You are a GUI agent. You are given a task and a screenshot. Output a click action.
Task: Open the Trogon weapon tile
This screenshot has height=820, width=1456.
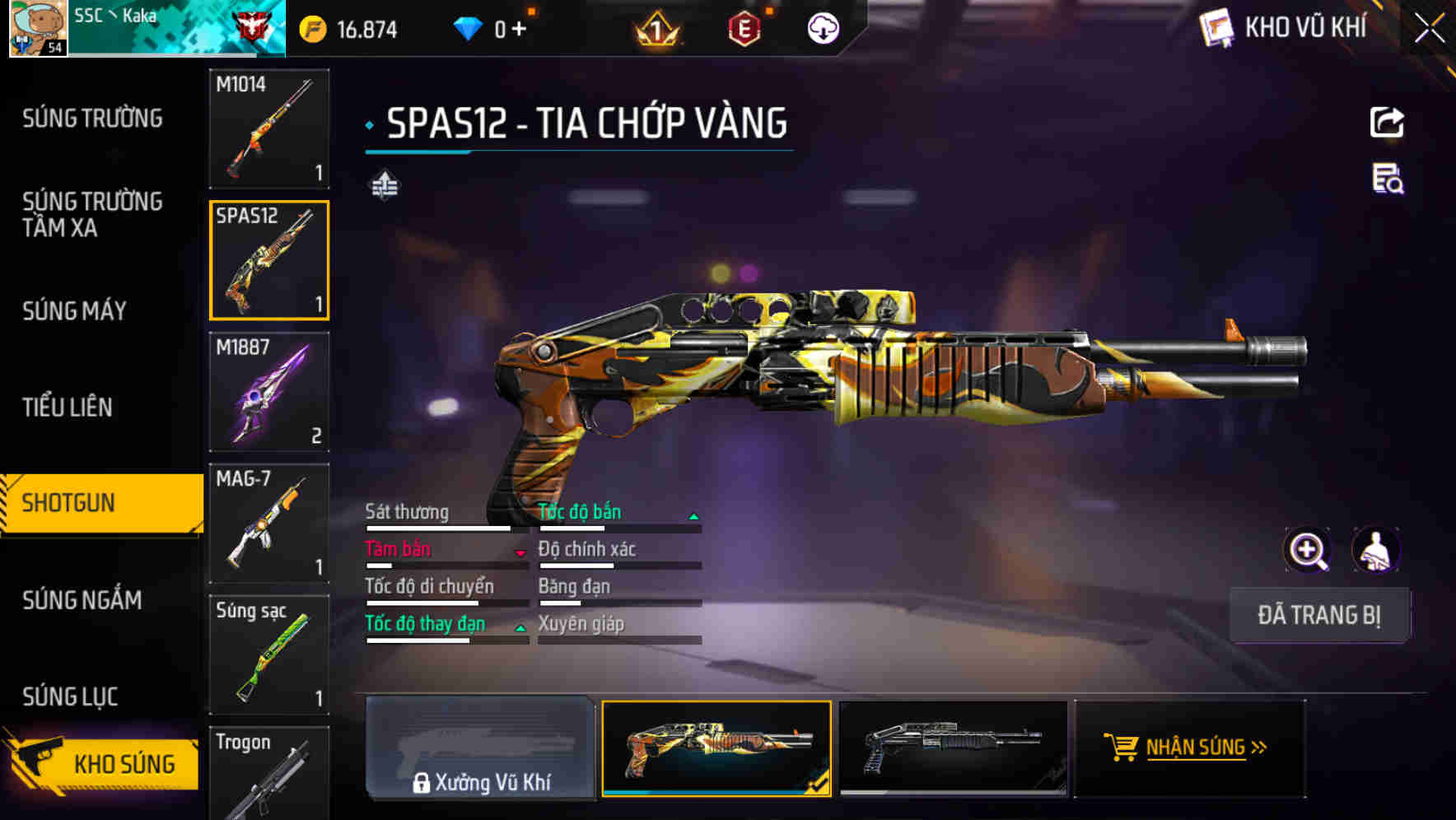[x=269, y=772]
